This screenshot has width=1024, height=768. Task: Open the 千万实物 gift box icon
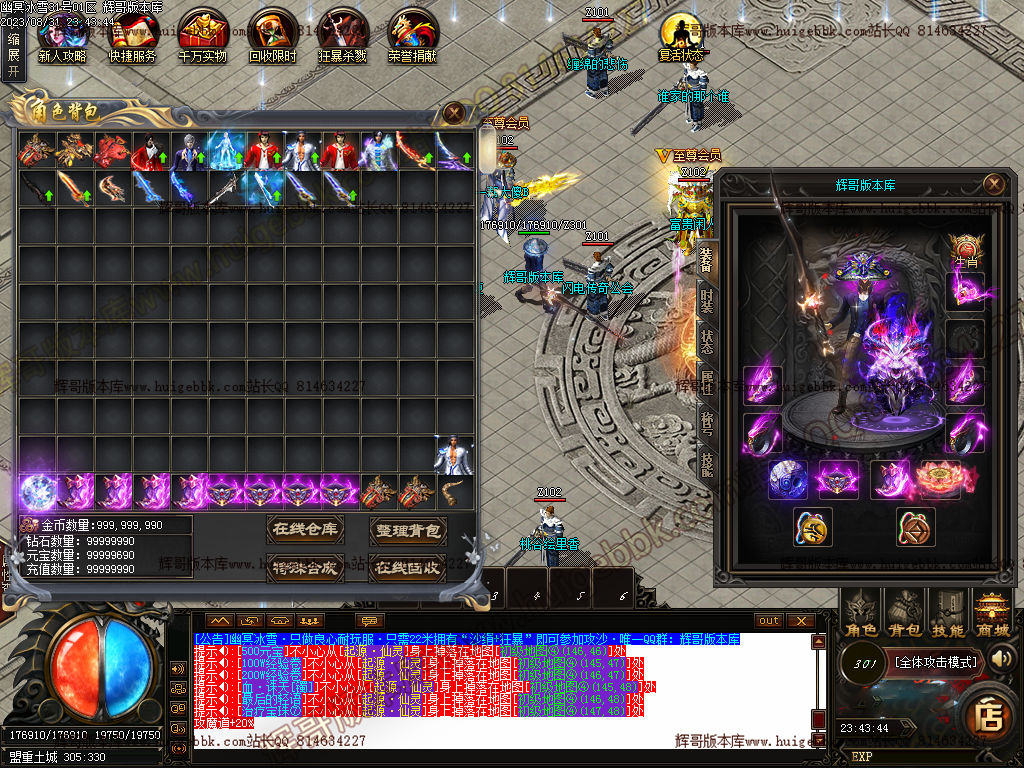202,36
